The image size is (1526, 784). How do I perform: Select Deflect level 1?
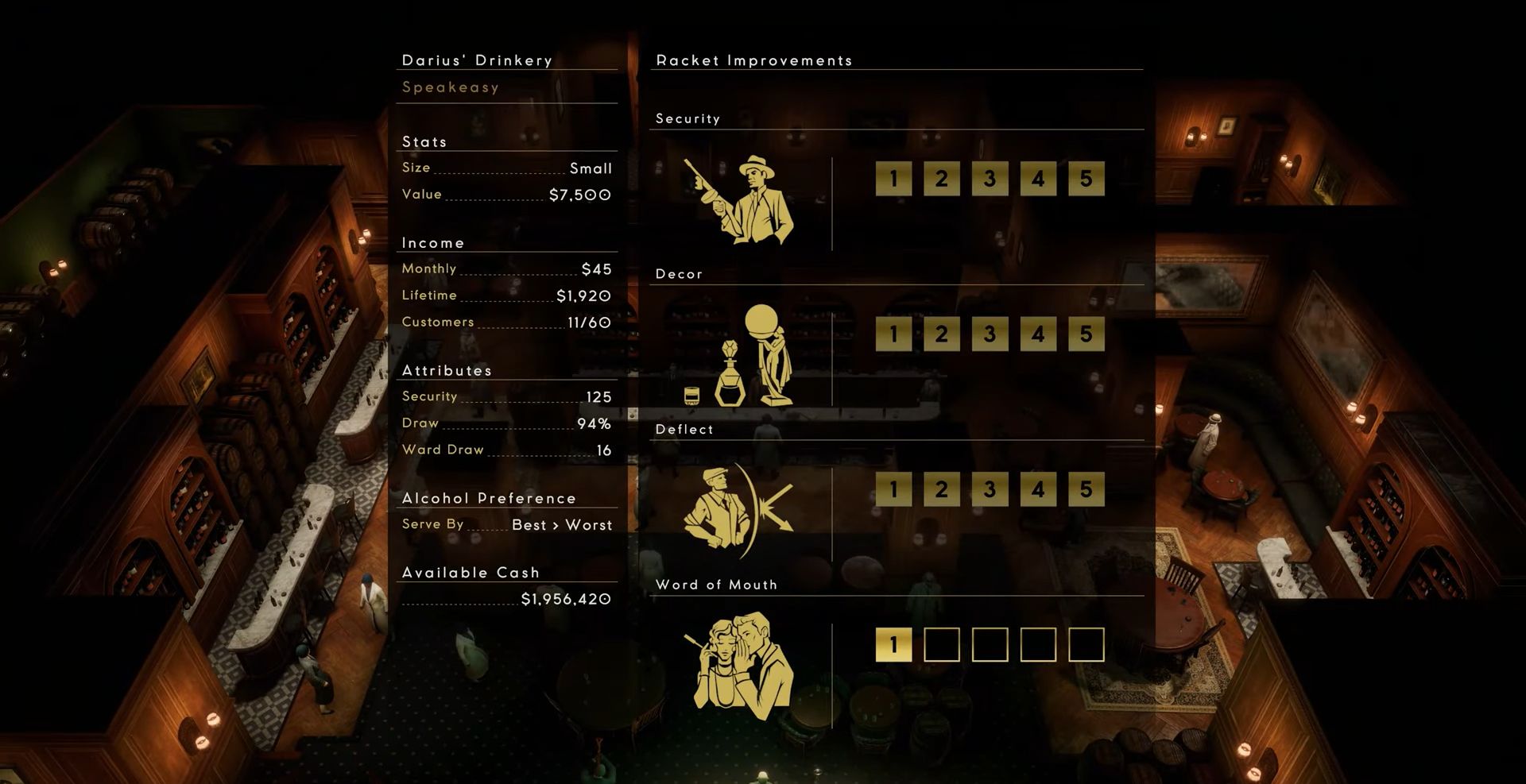894,489
